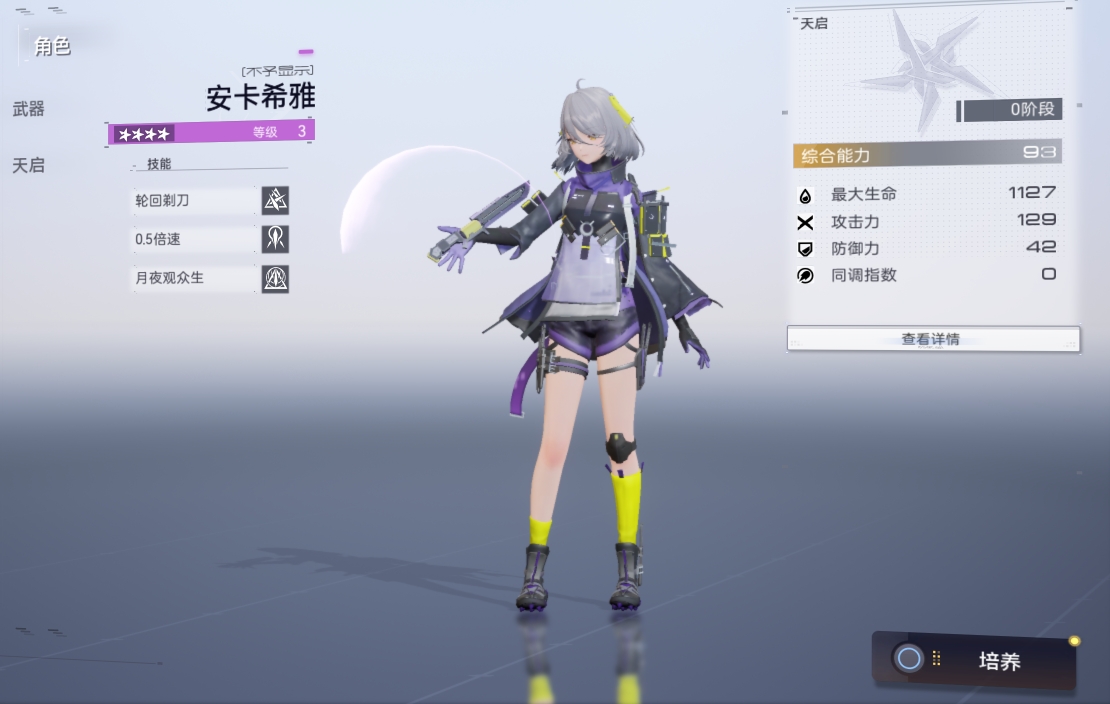Switch to the 角色 tab
This screenshot has height=704, width=1110.
tap(52, 46)
